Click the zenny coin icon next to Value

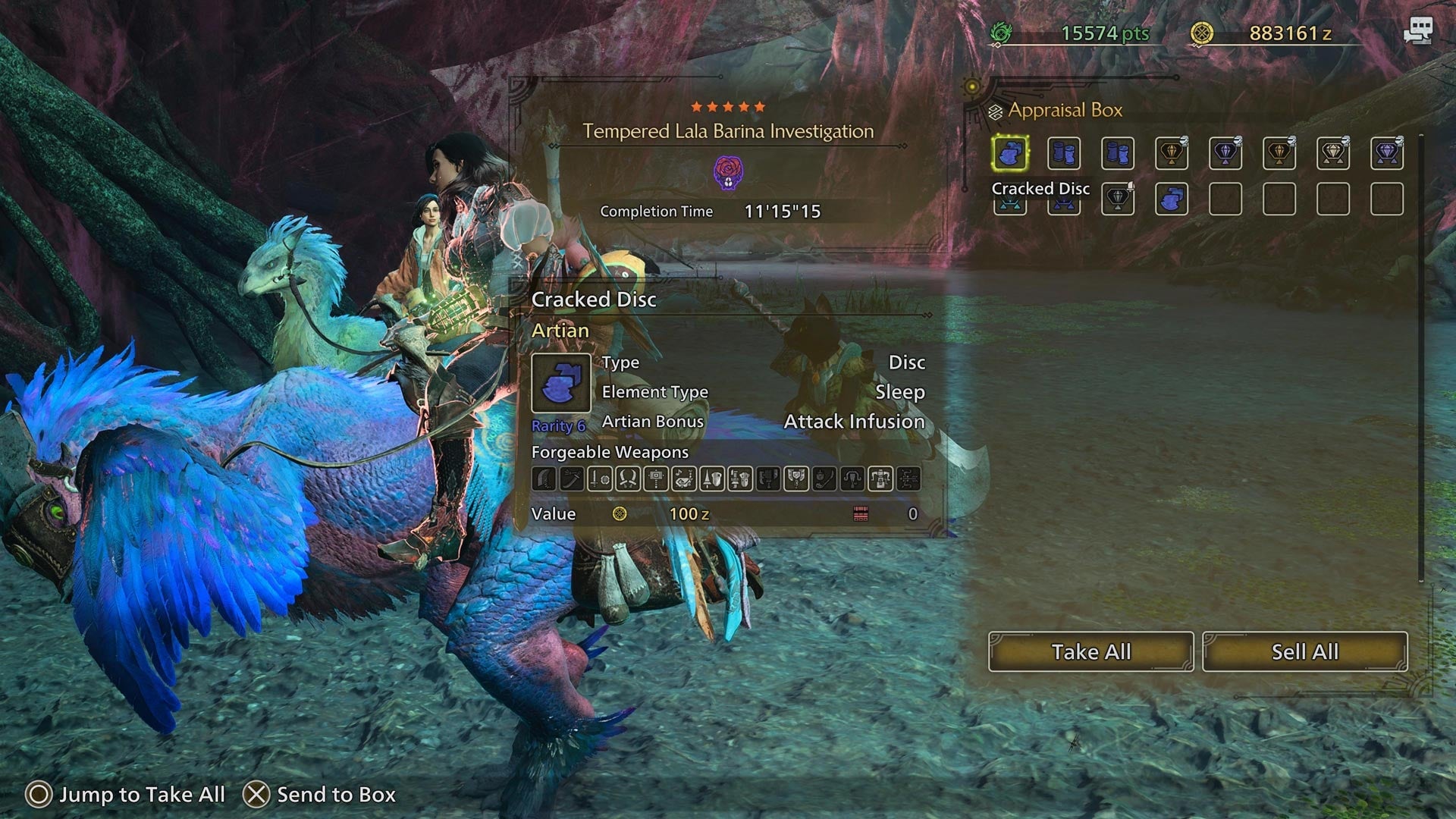(x=620, y=514)
